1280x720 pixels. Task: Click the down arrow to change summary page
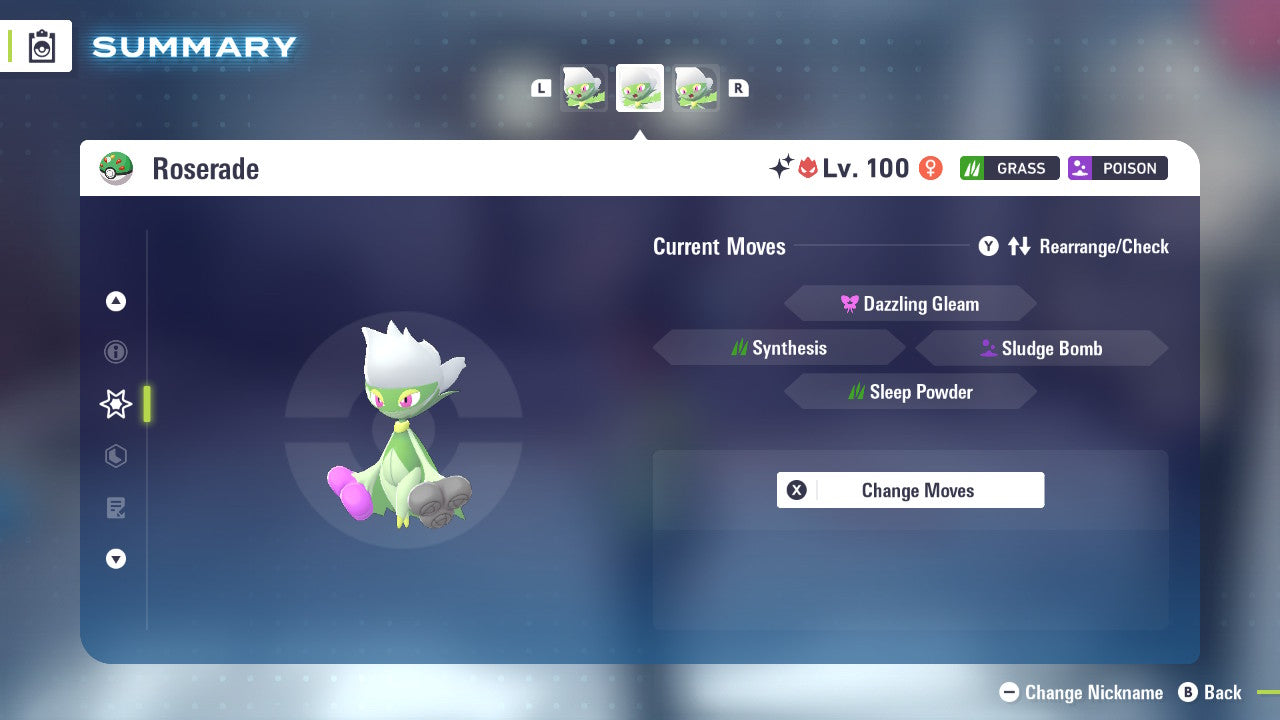pos(115,559)
